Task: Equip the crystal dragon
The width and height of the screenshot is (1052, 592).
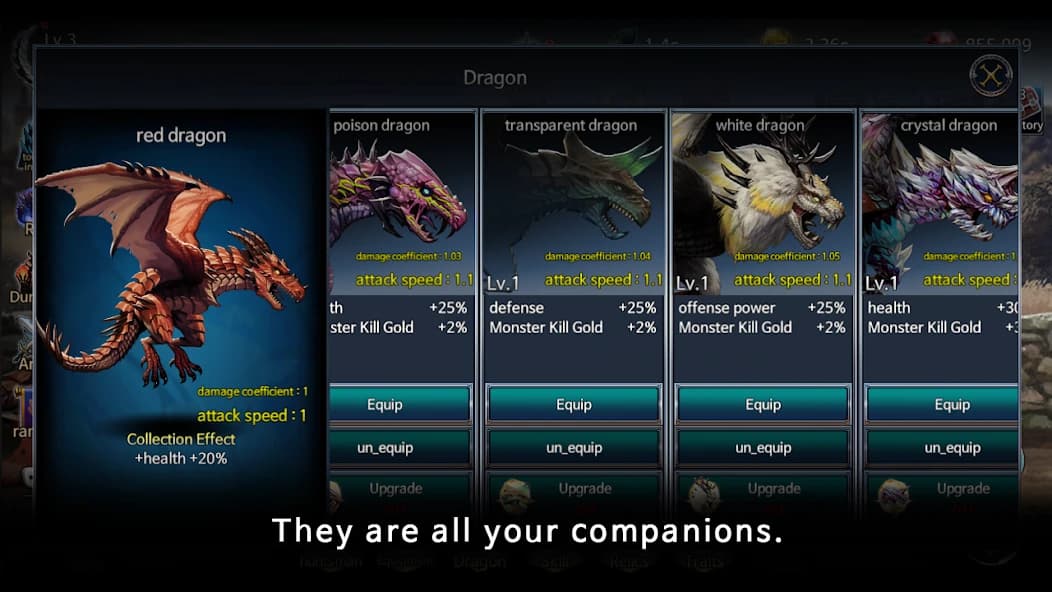Action: [x=942, y=405]
